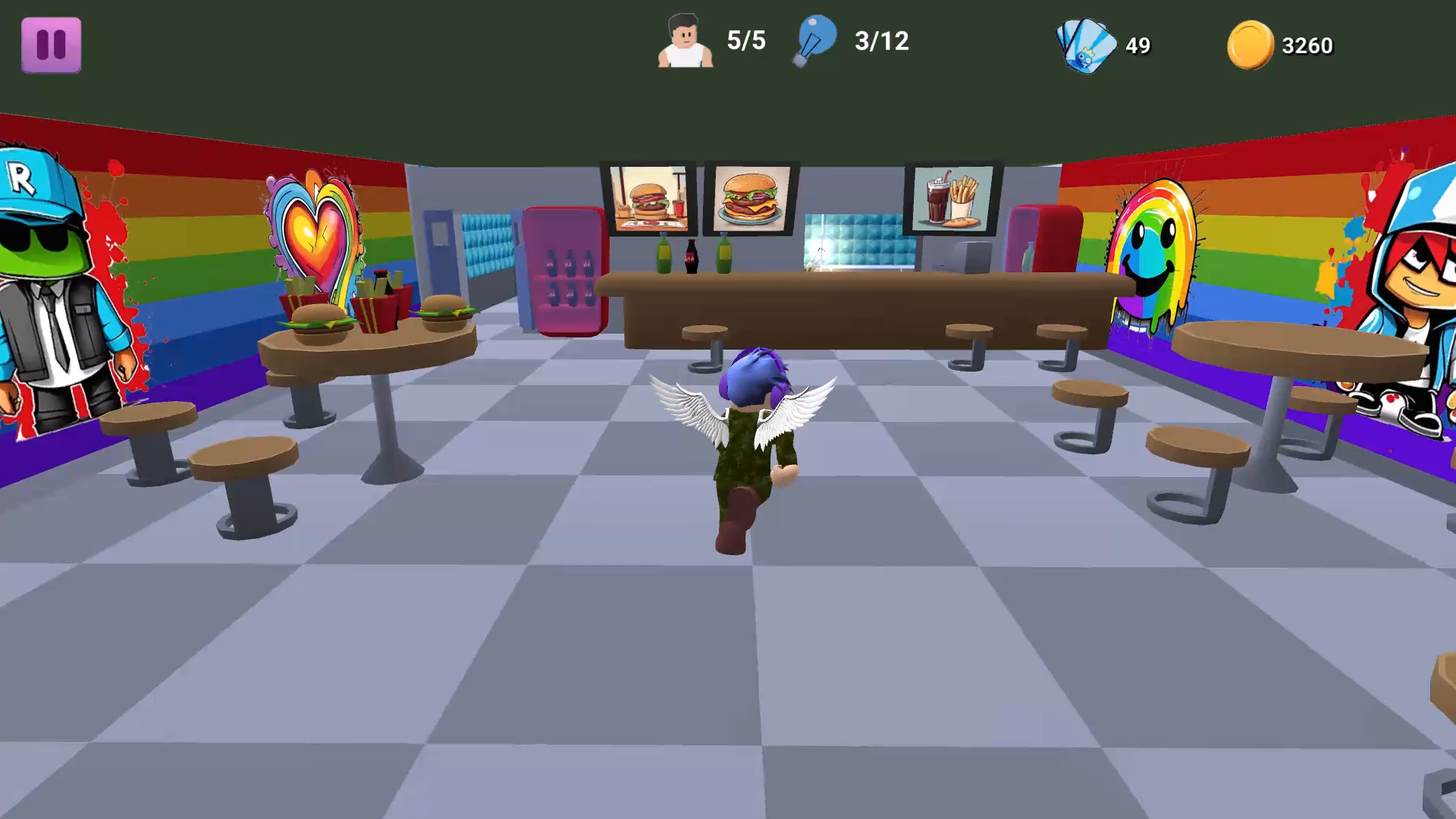Image resolution: width=1456 pixels, height=819 pixels.
Task: Click the 3/12 lightbulb progress counter
Action: pyautogui.click(x=881, y=40)
